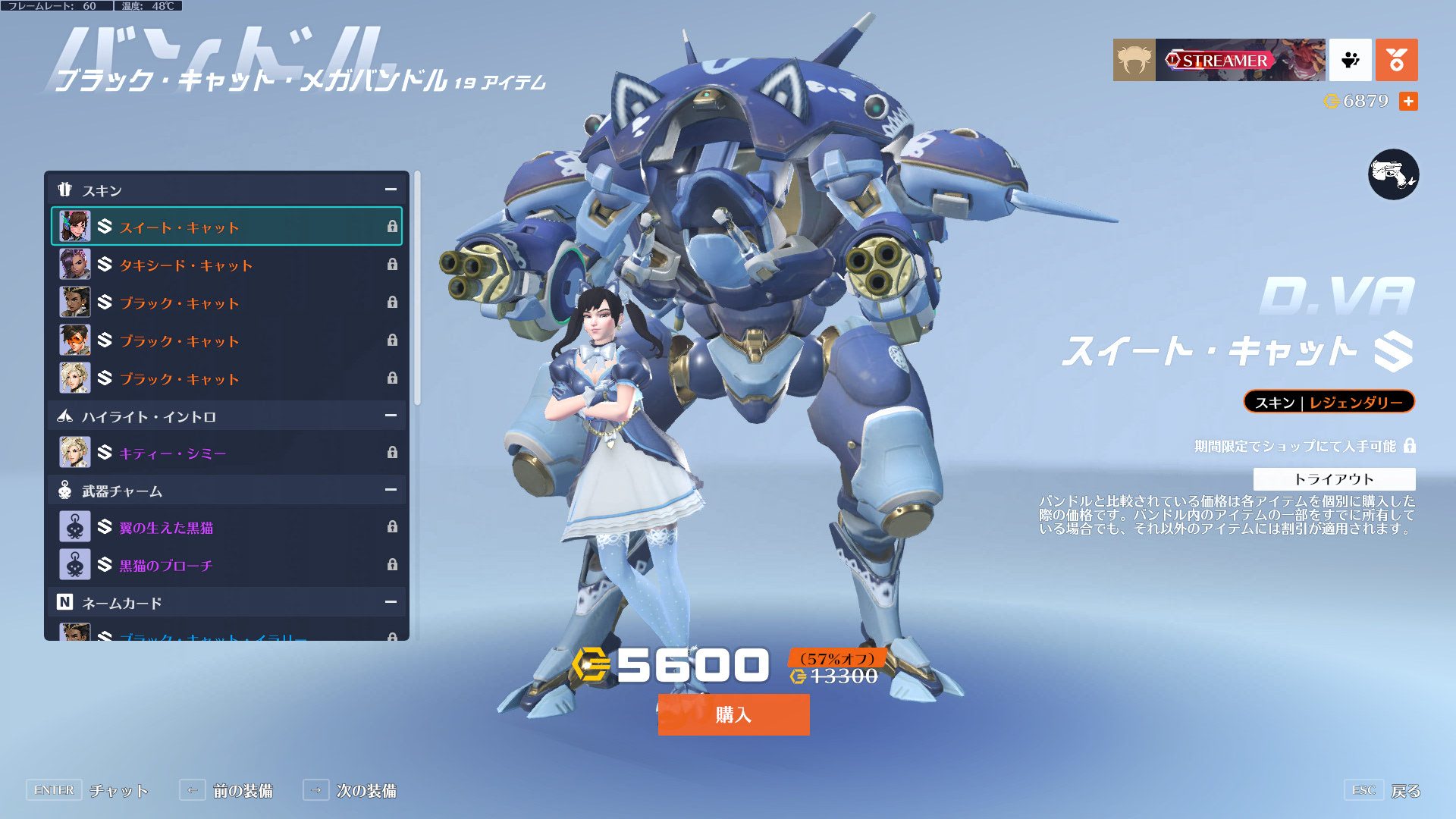Collapse the スキン section header

(x=391, y=190)
